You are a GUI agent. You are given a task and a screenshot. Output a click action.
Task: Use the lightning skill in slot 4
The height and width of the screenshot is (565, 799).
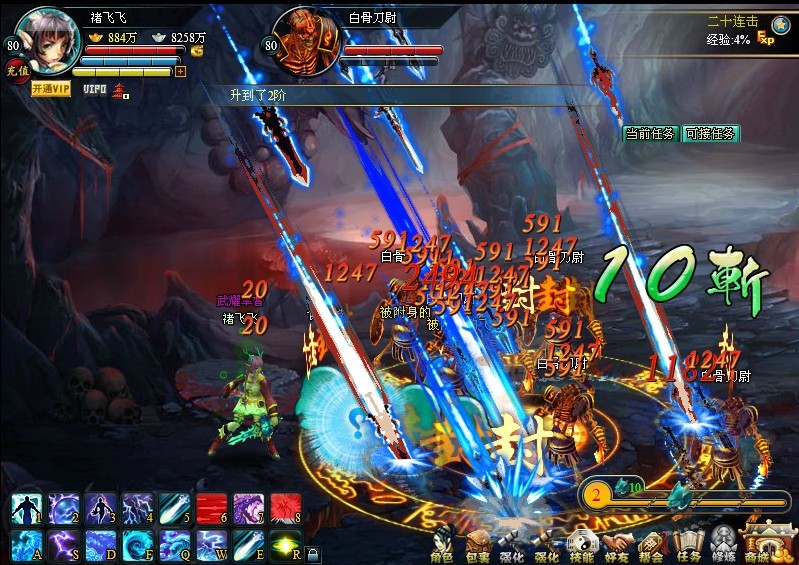coord(137,508)
